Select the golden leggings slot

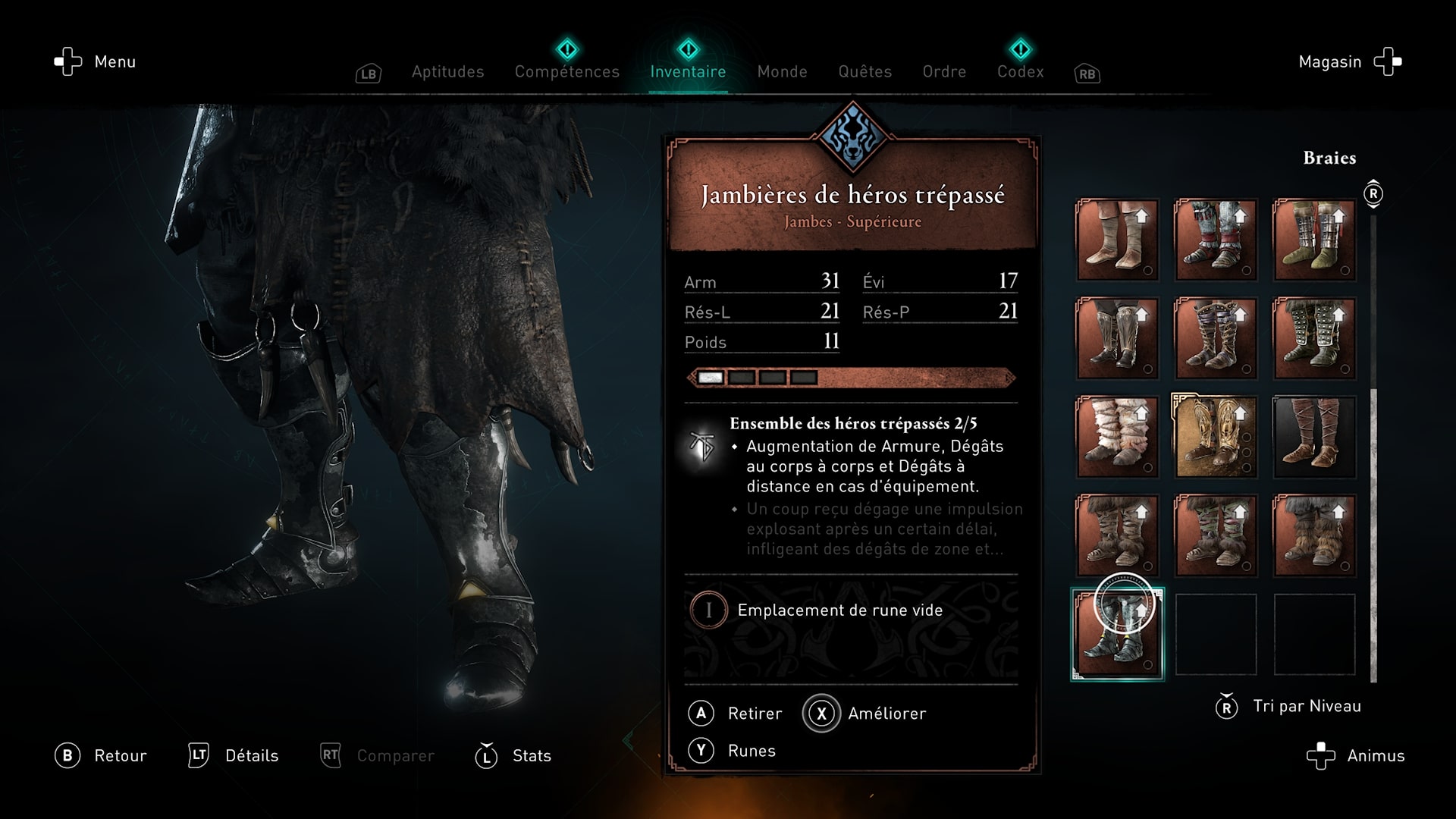[x=1216, y=437]
